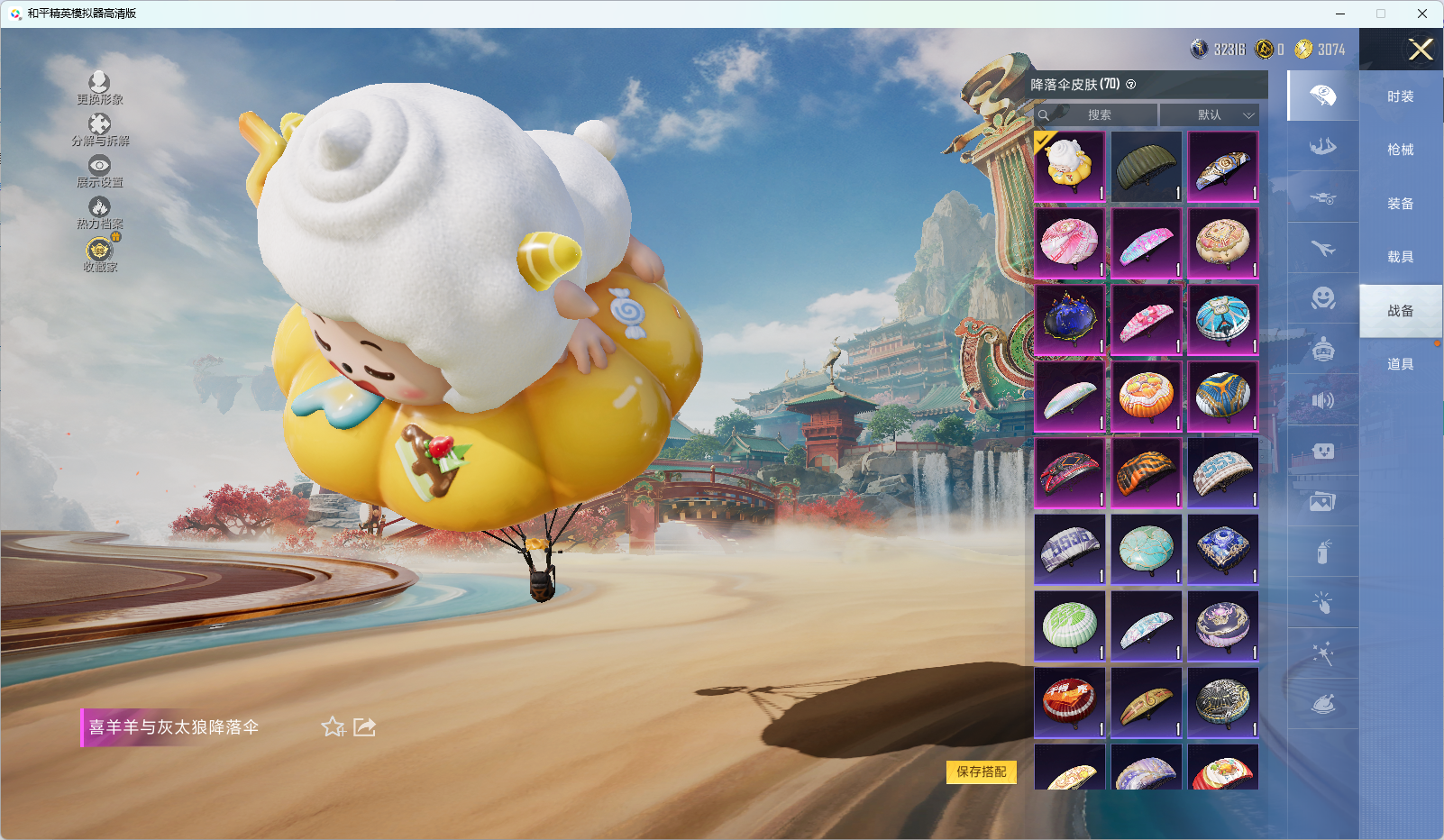Screen dimensions: 1444x840
Task: Open the 道具 category tab
Action: 1400,364
